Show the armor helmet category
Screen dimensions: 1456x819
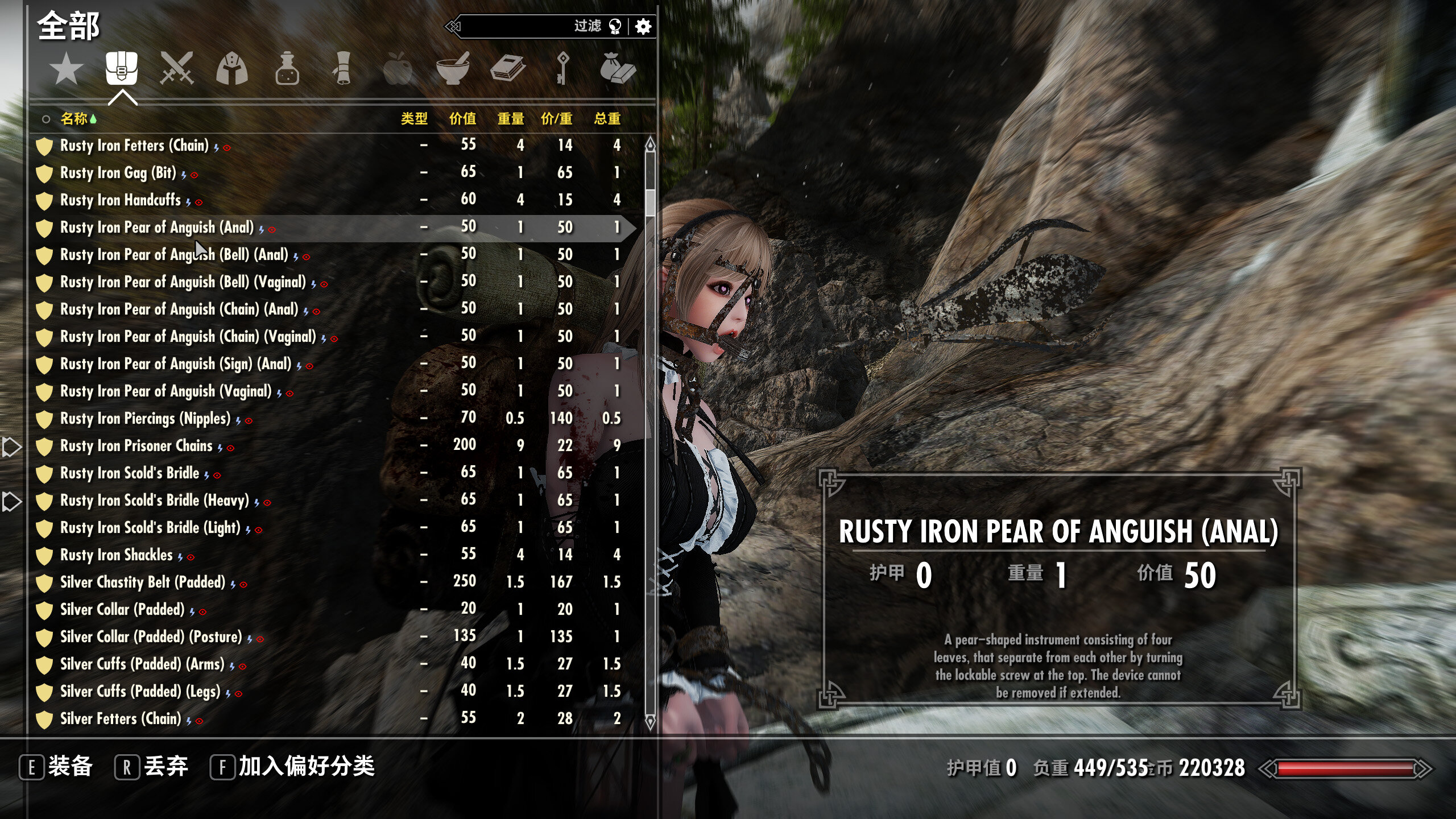231,69
